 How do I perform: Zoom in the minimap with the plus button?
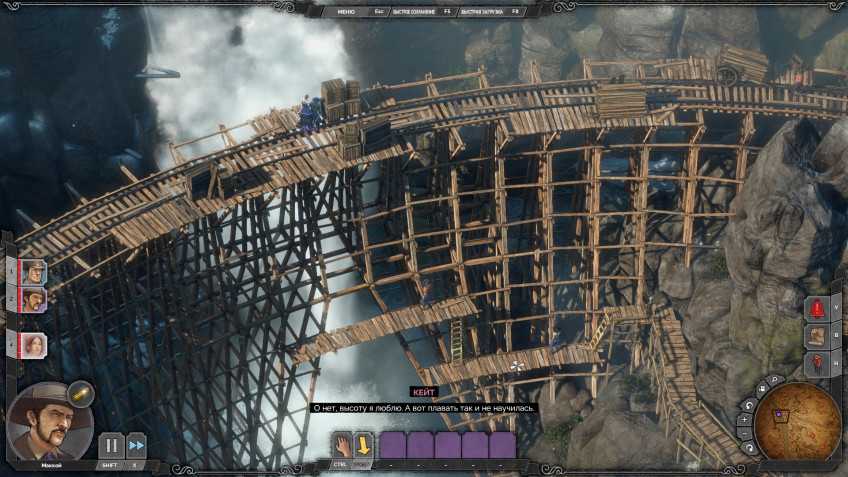(x=743, y=421)
